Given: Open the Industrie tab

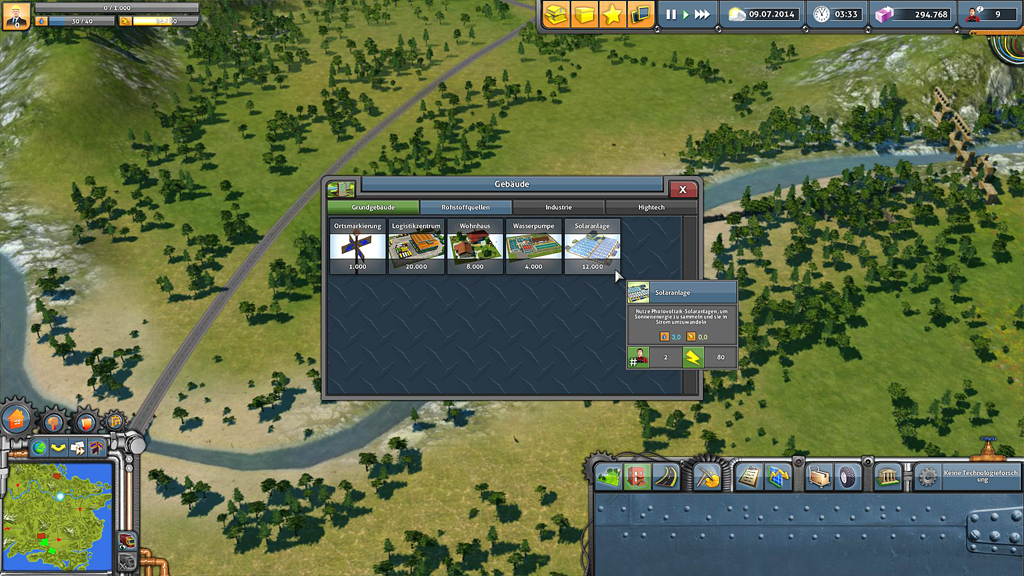Looking at the screenshot, I should 558,207.
